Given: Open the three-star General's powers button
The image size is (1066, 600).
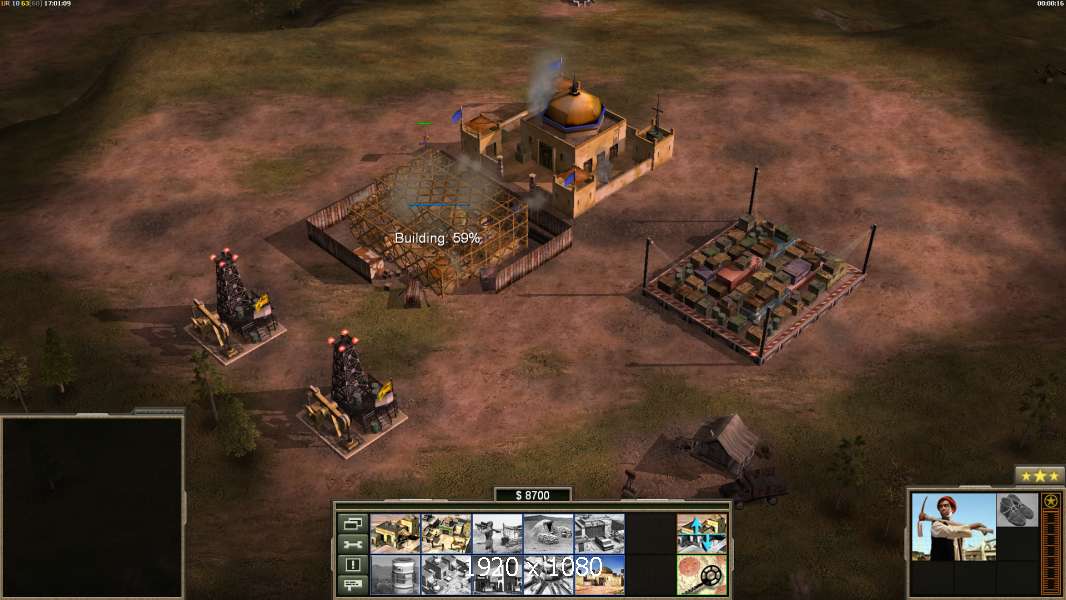Looking at the screenshot, I should 1039,476.
